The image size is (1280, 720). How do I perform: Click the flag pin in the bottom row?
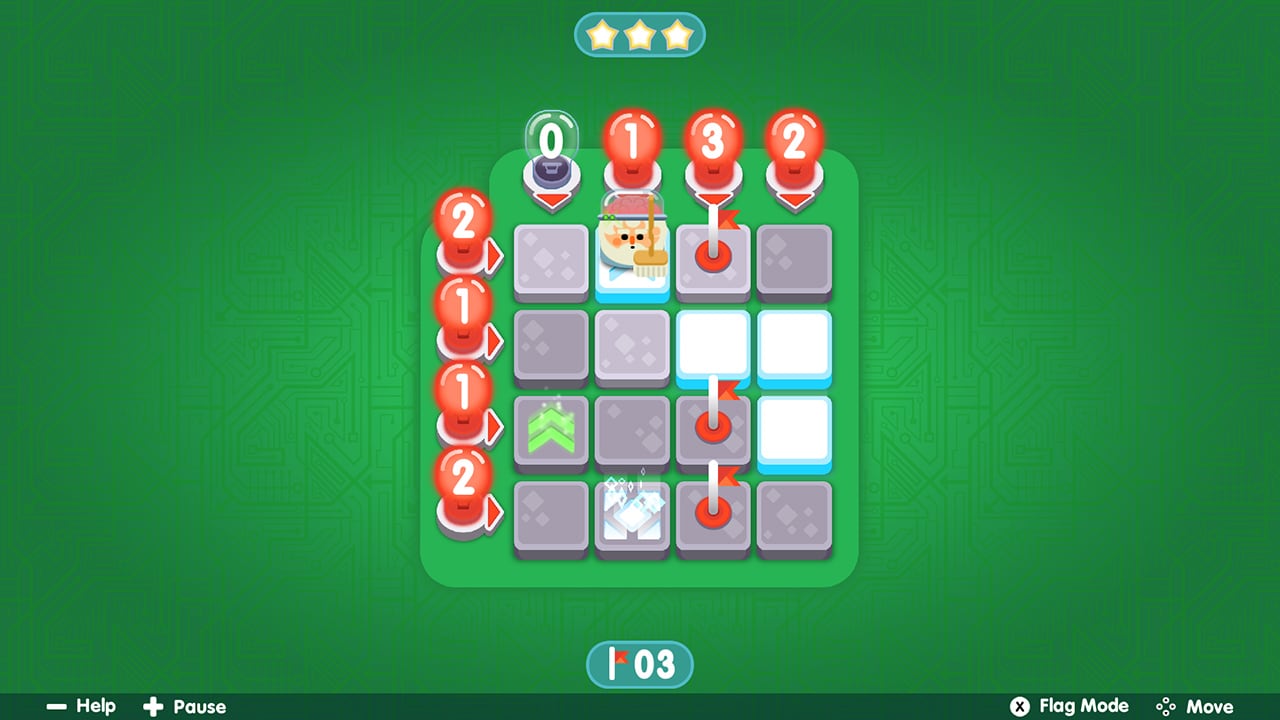click(713, 517)
